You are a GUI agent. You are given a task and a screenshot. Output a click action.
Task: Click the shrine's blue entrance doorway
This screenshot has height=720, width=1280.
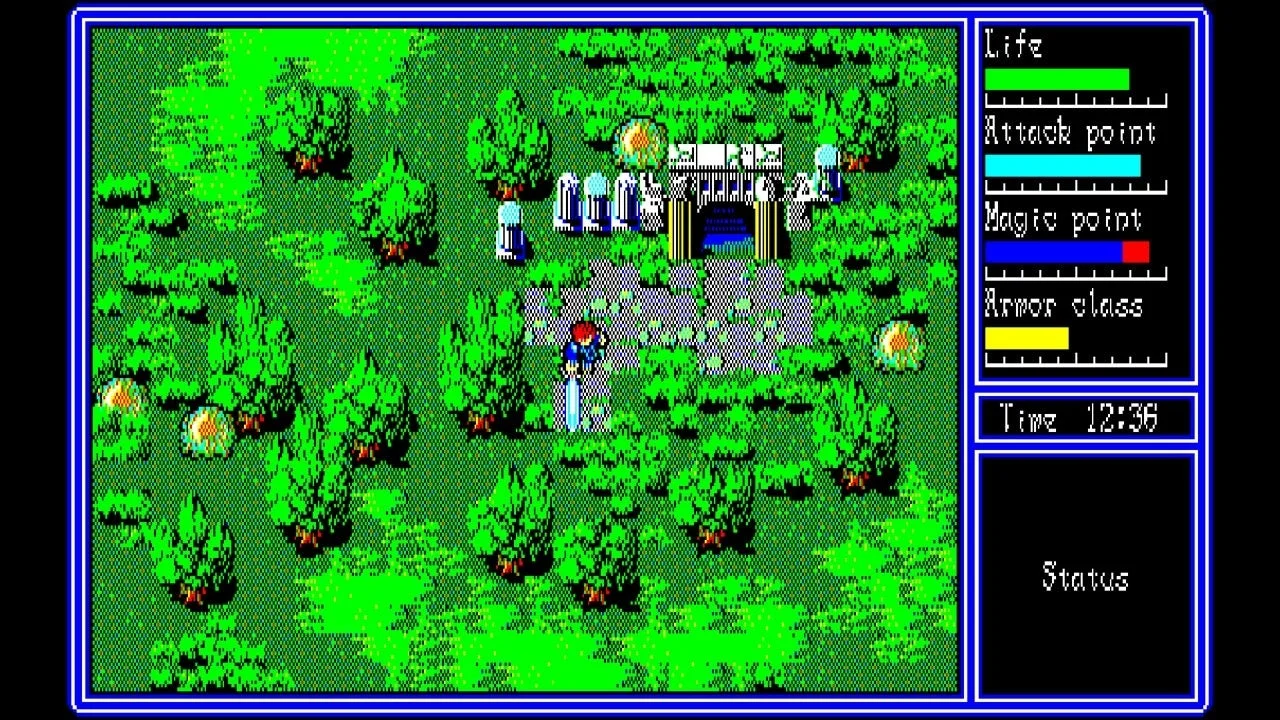722,235
